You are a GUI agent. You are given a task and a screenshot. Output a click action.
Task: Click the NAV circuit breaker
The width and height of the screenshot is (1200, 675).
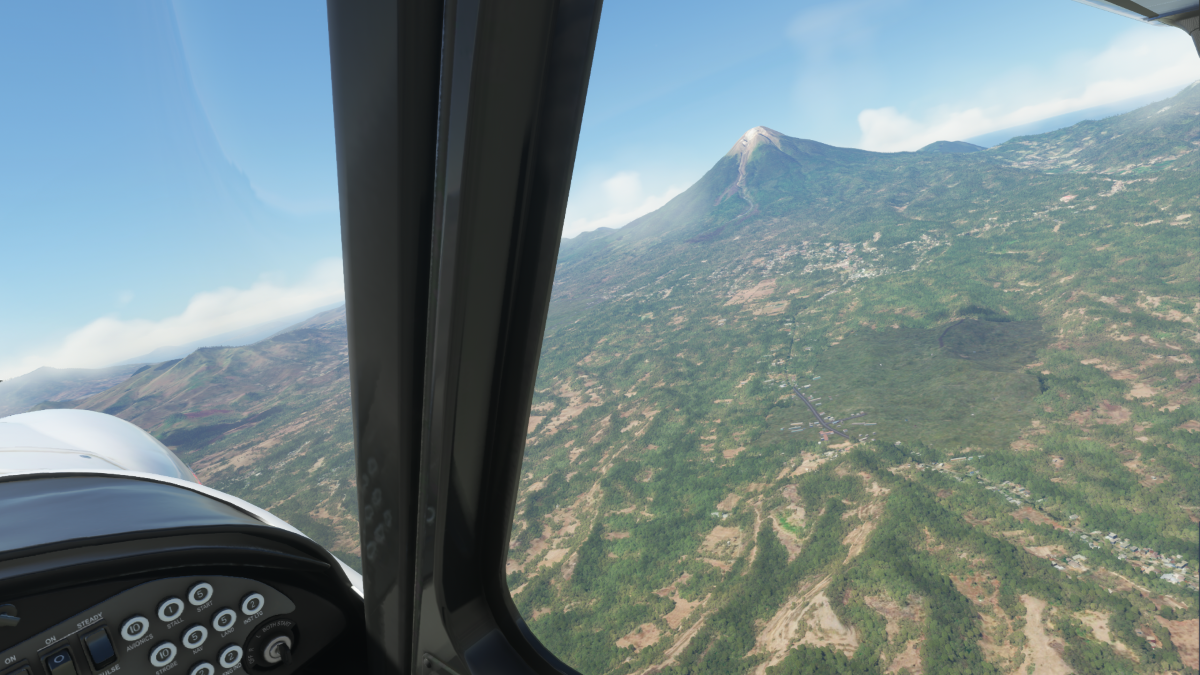[x=195, y=637]
